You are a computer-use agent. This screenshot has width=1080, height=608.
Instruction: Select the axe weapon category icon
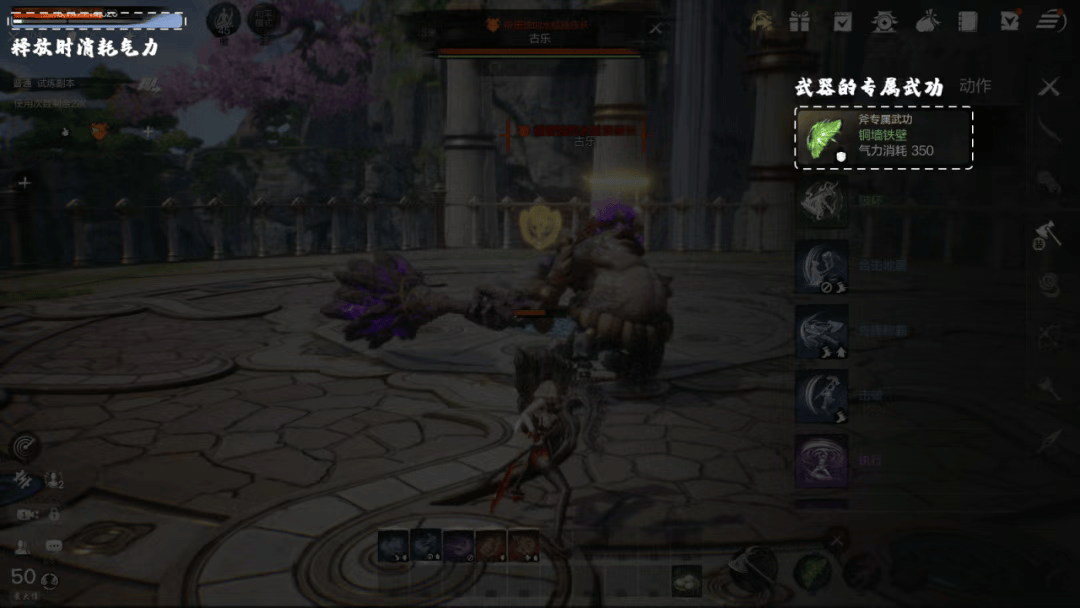(1047, 234)
